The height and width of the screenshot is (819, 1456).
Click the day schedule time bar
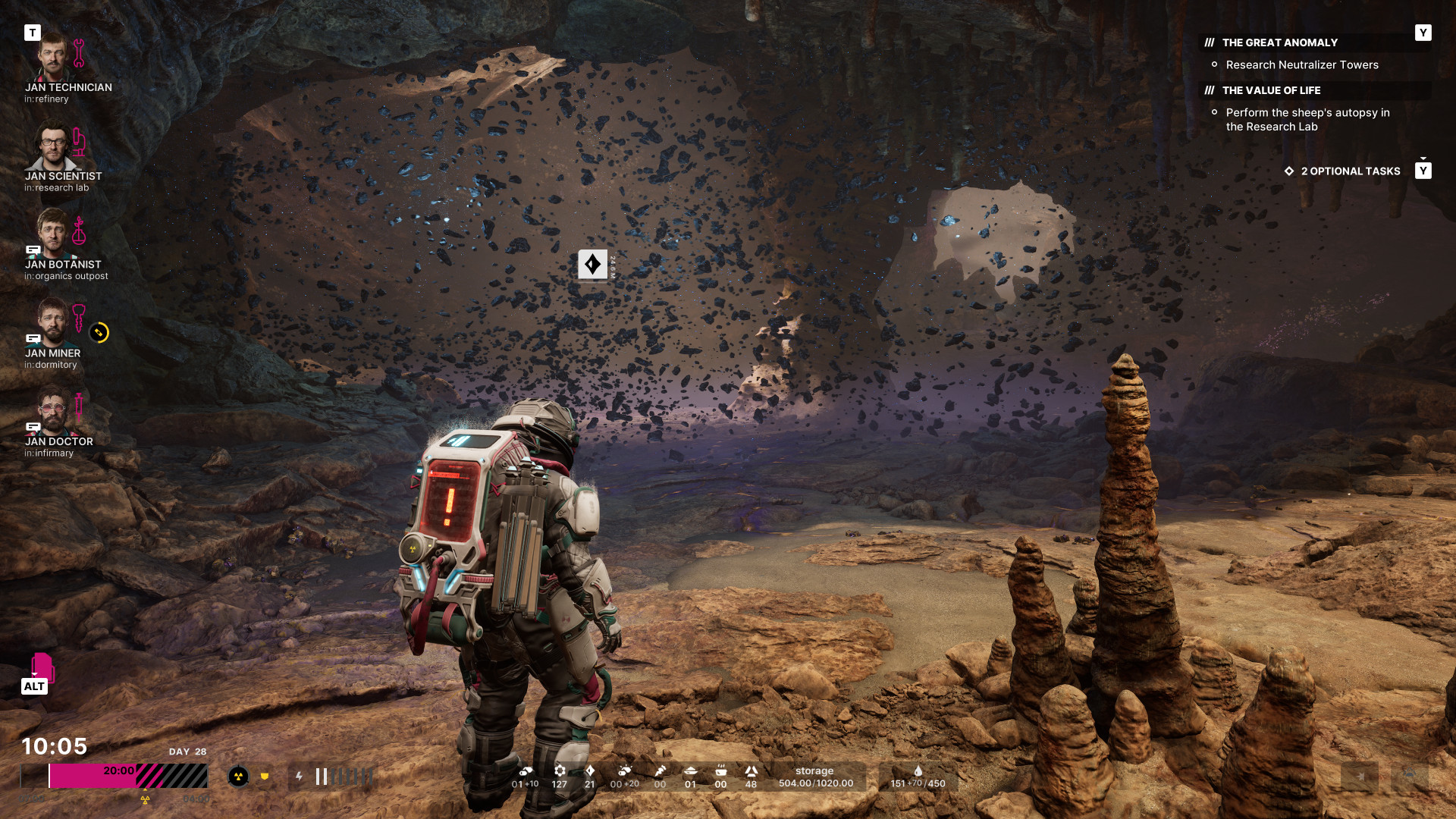pos(114,776)
